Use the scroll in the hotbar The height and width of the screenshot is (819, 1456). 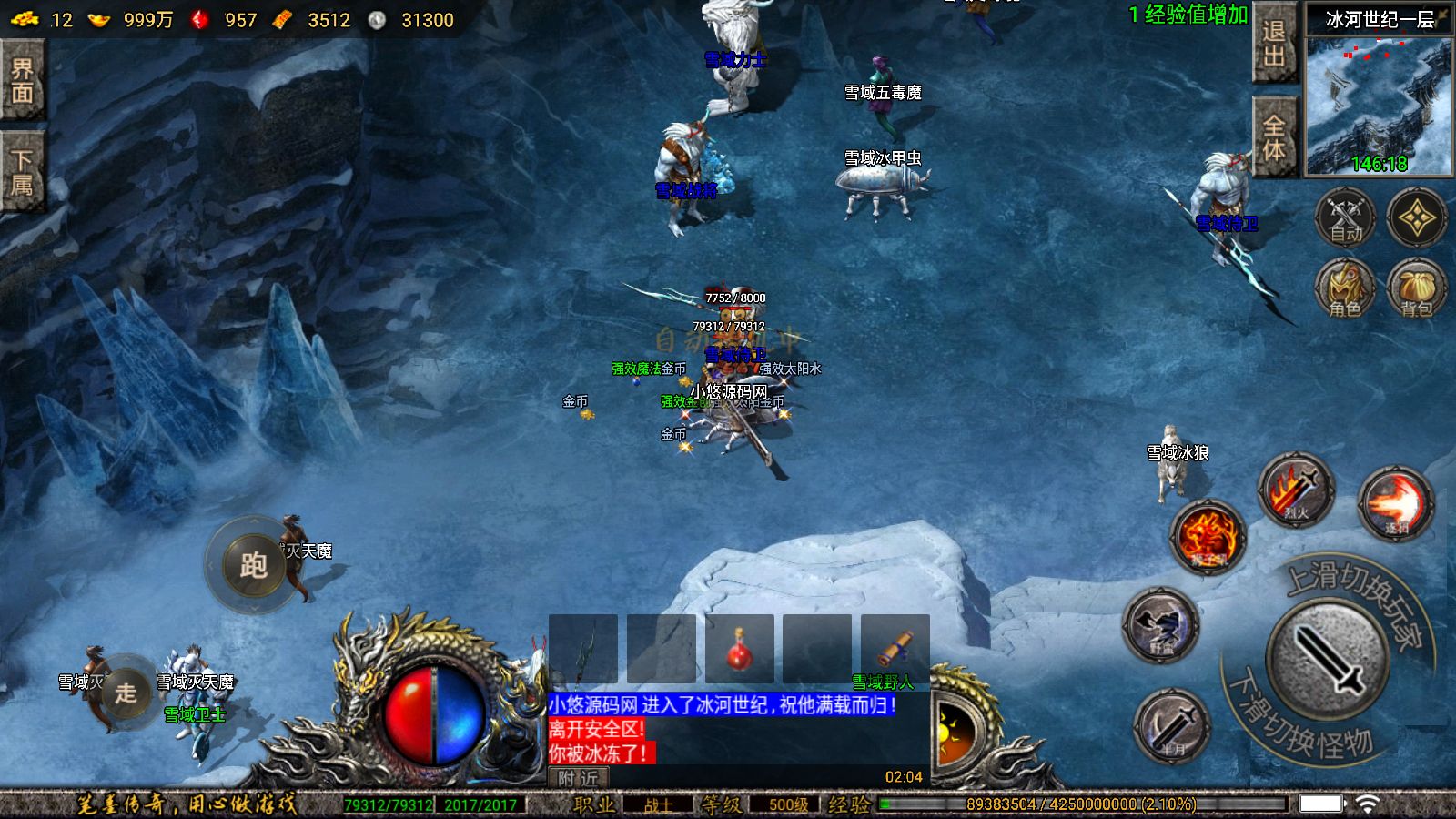pyautogui.click(x=895, y=649)
